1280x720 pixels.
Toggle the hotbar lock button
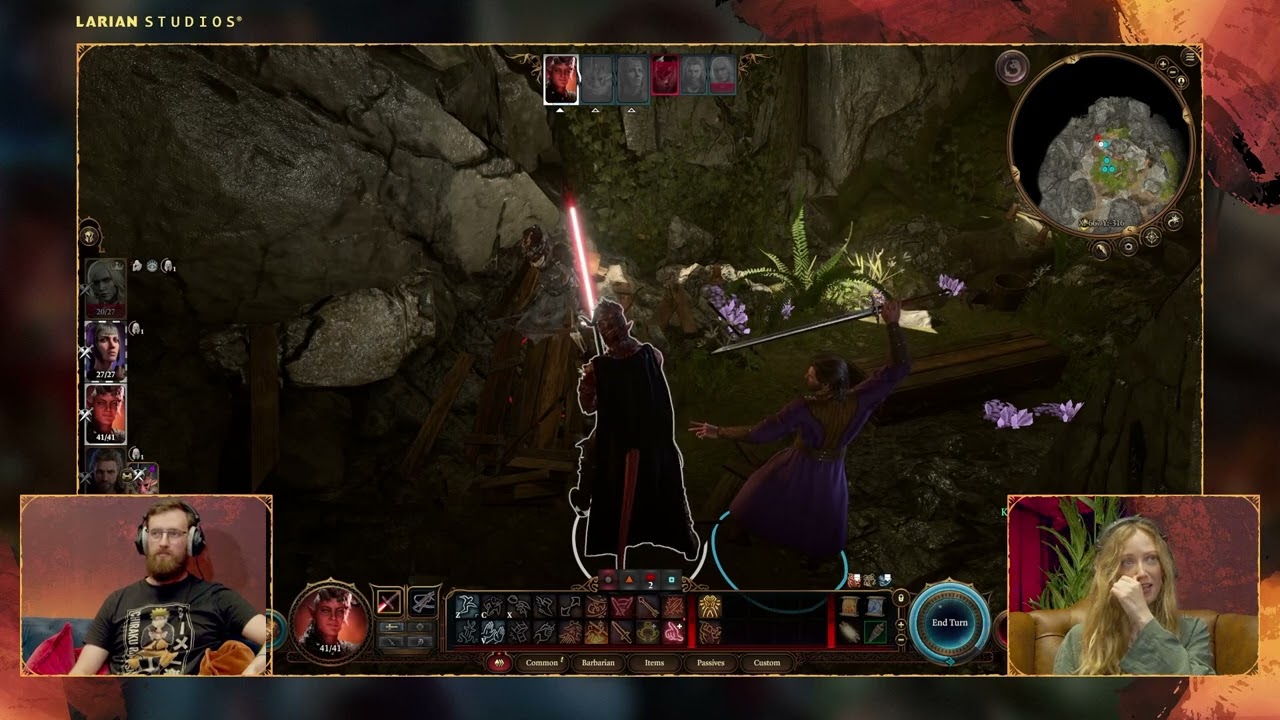point(900,599)
